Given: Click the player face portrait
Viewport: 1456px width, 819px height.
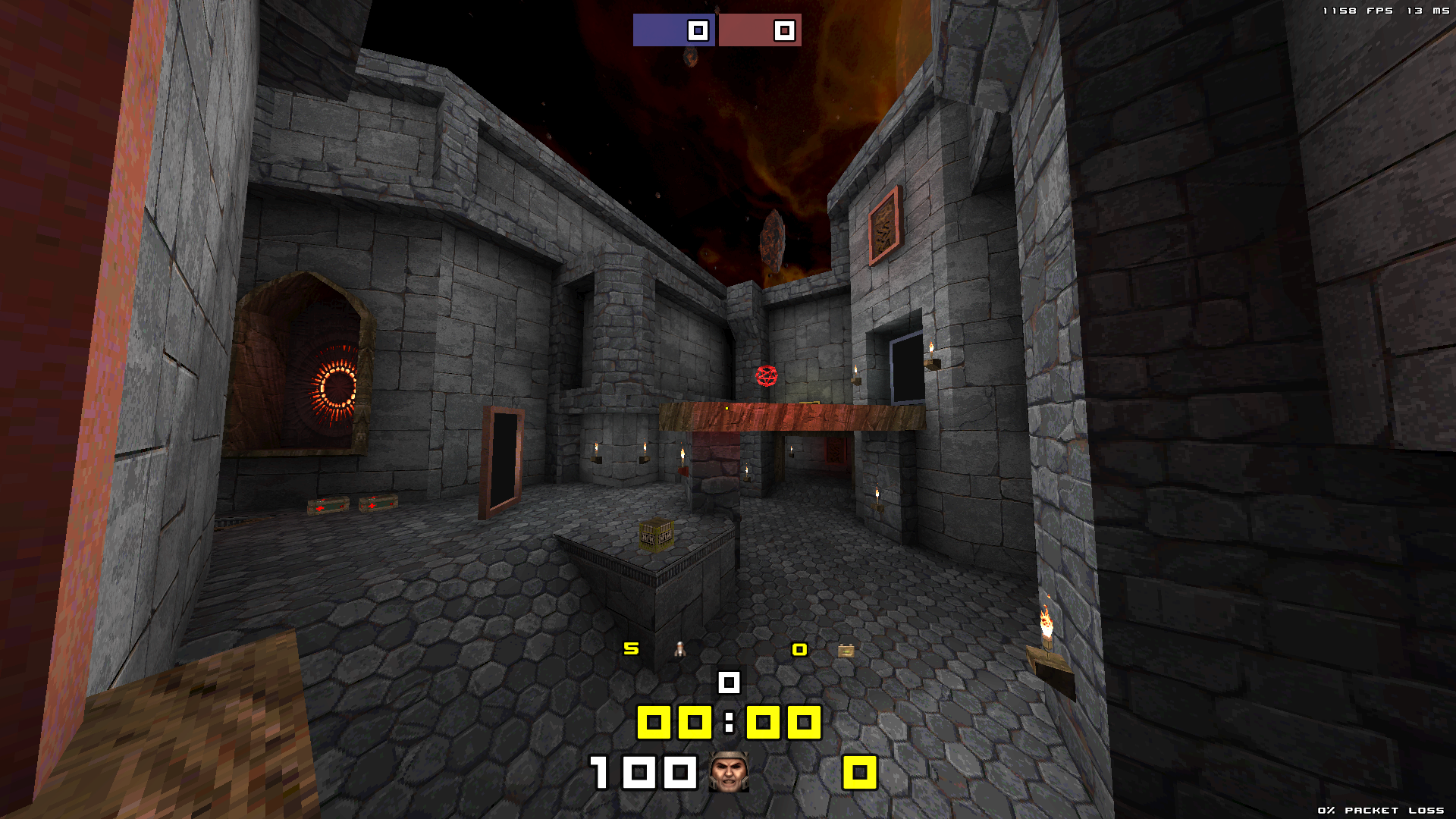Looking at the screenshot, I should [729, 772].
